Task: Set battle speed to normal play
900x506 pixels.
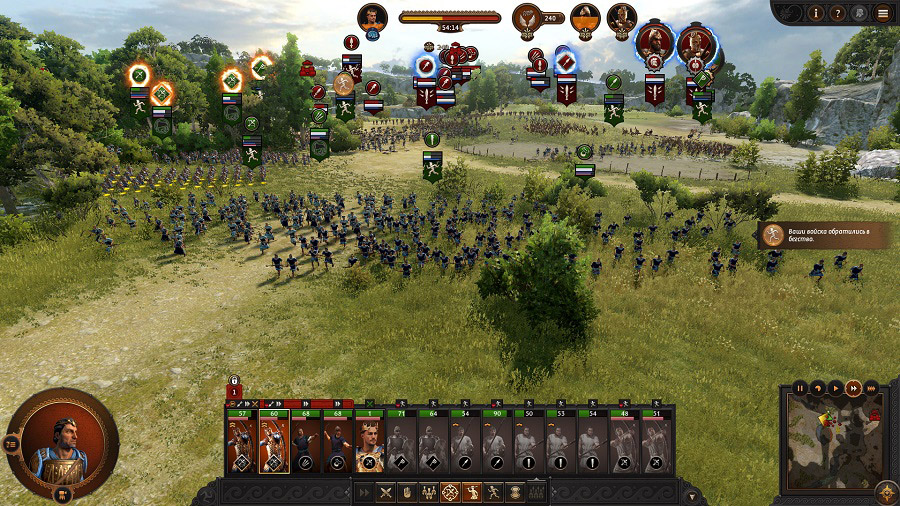Action: 836,387
